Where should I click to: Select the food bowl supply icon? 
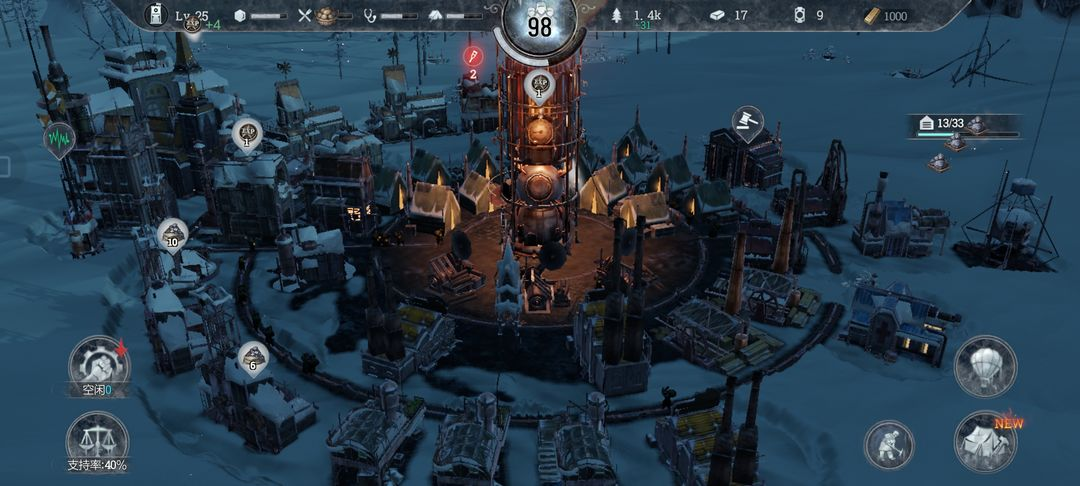(325, 15)
